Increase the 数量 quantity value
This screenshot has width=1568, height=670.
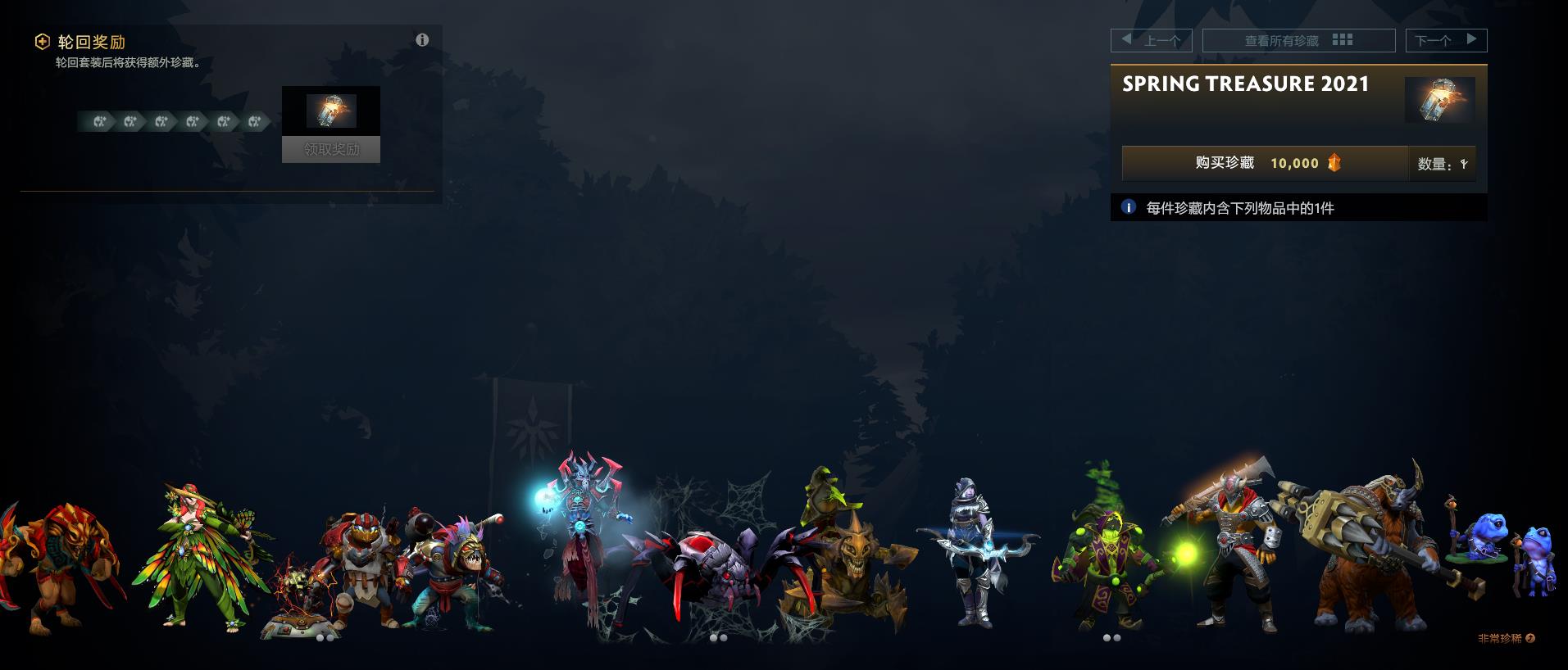(1462, 163)
